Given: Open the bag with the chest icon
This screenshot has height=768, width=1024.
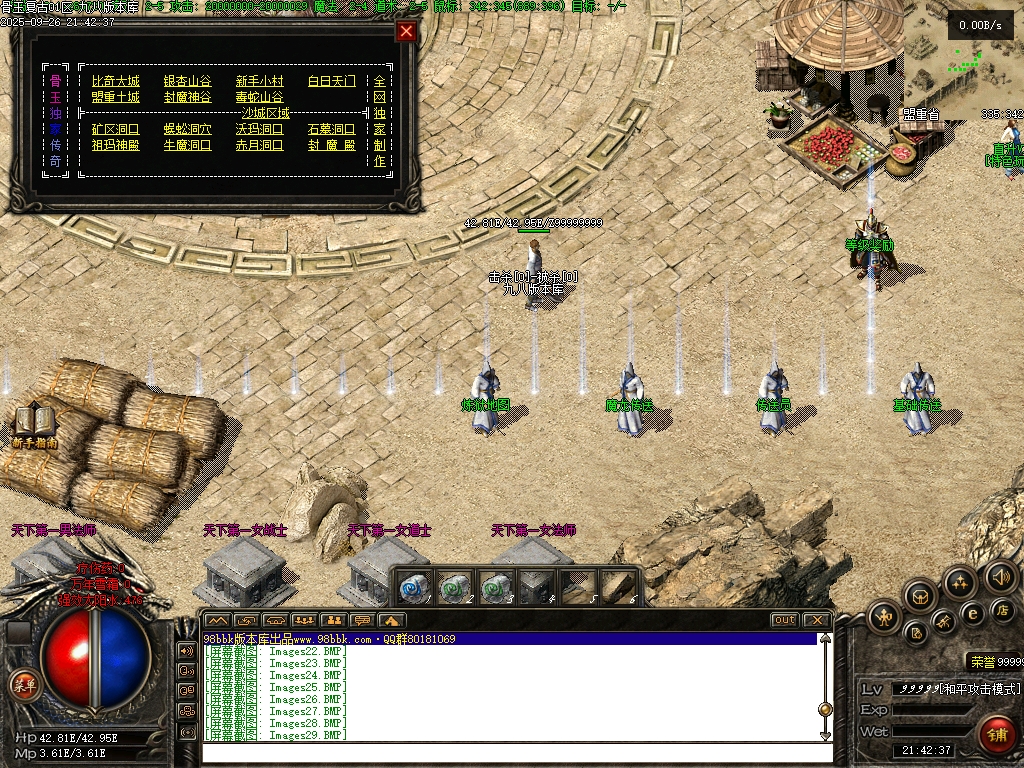Looking at the screenshot, I should click(x=919, y=597).
